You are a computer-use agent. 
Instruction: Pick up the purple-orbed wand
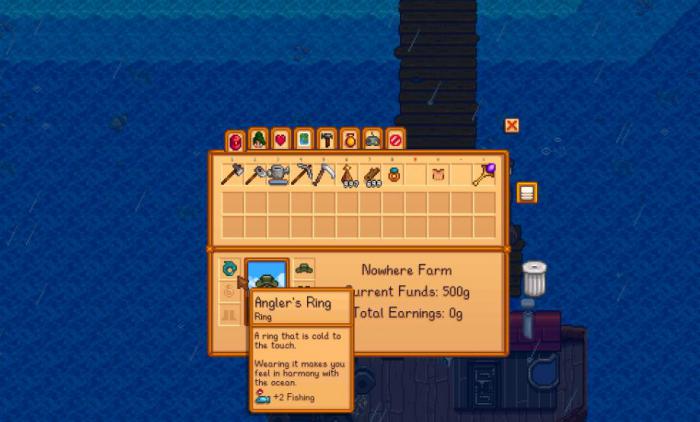point(485,175)
